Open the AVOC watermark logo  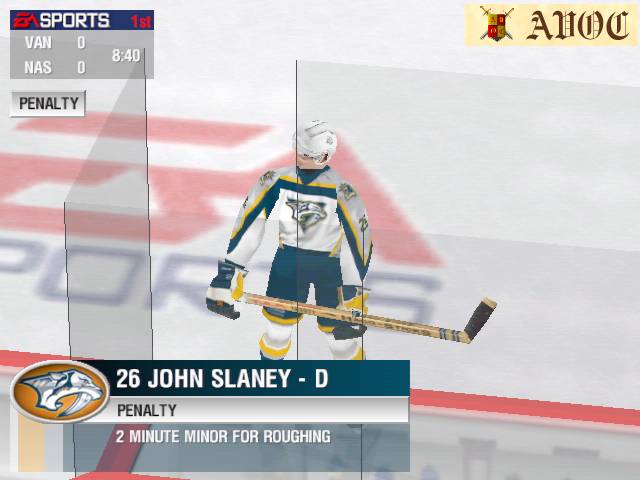(549, 24)
